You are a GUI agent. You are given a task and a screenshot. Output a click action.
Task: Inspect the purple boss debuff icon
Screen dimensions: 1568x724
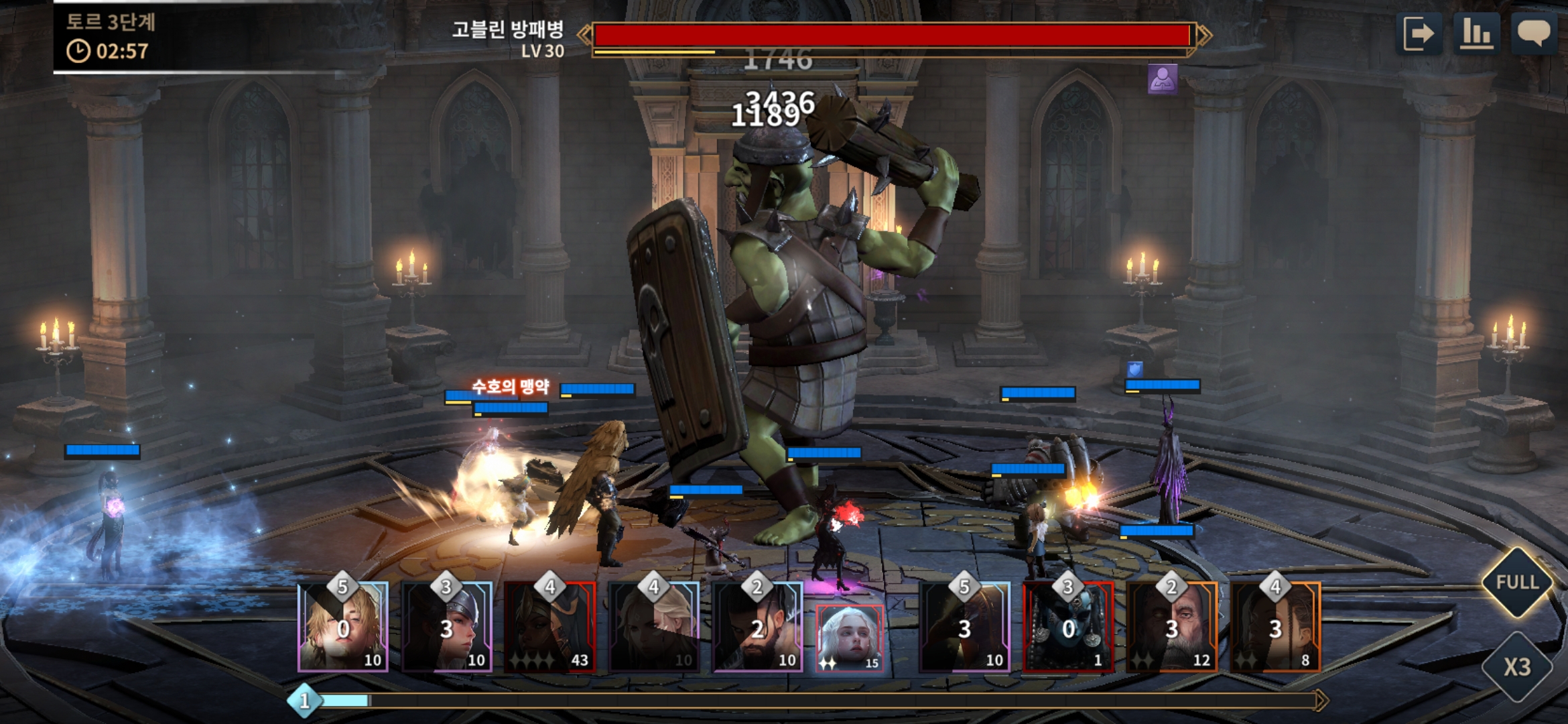pos(1162,79)
